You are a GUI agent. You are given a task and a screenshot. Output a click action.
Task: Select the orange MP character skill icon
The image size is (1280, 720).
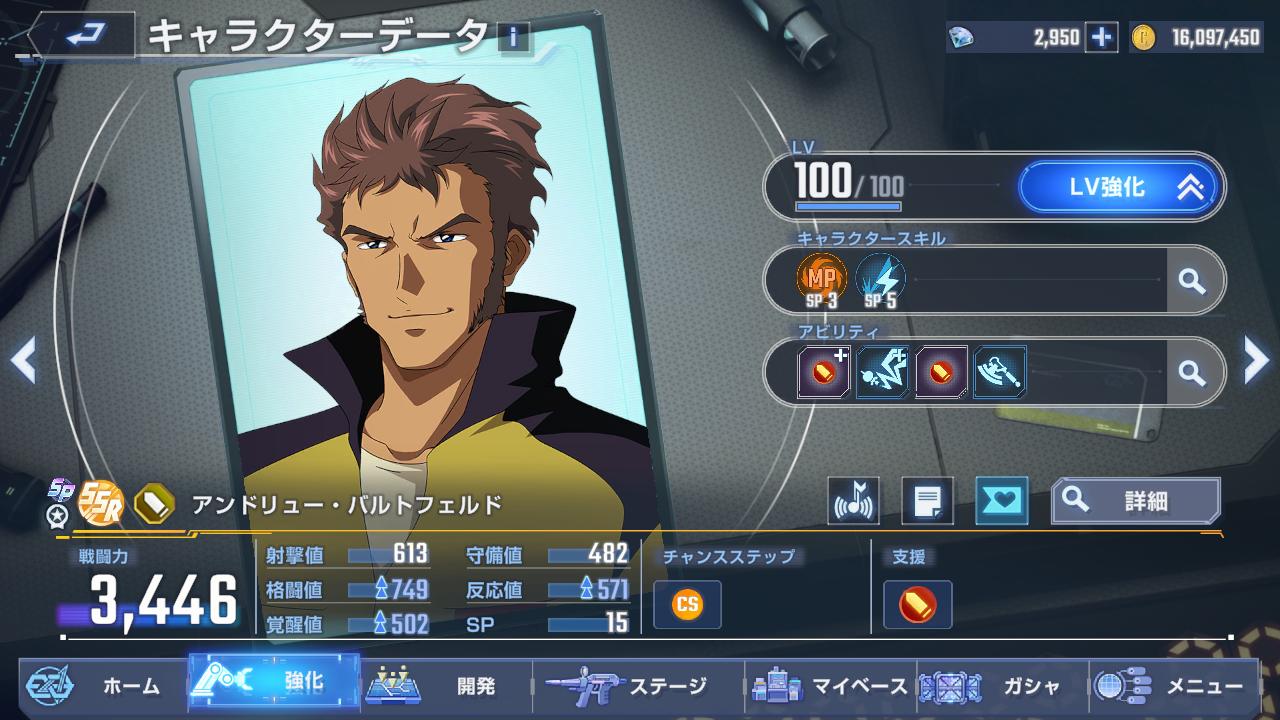(821, 280)
